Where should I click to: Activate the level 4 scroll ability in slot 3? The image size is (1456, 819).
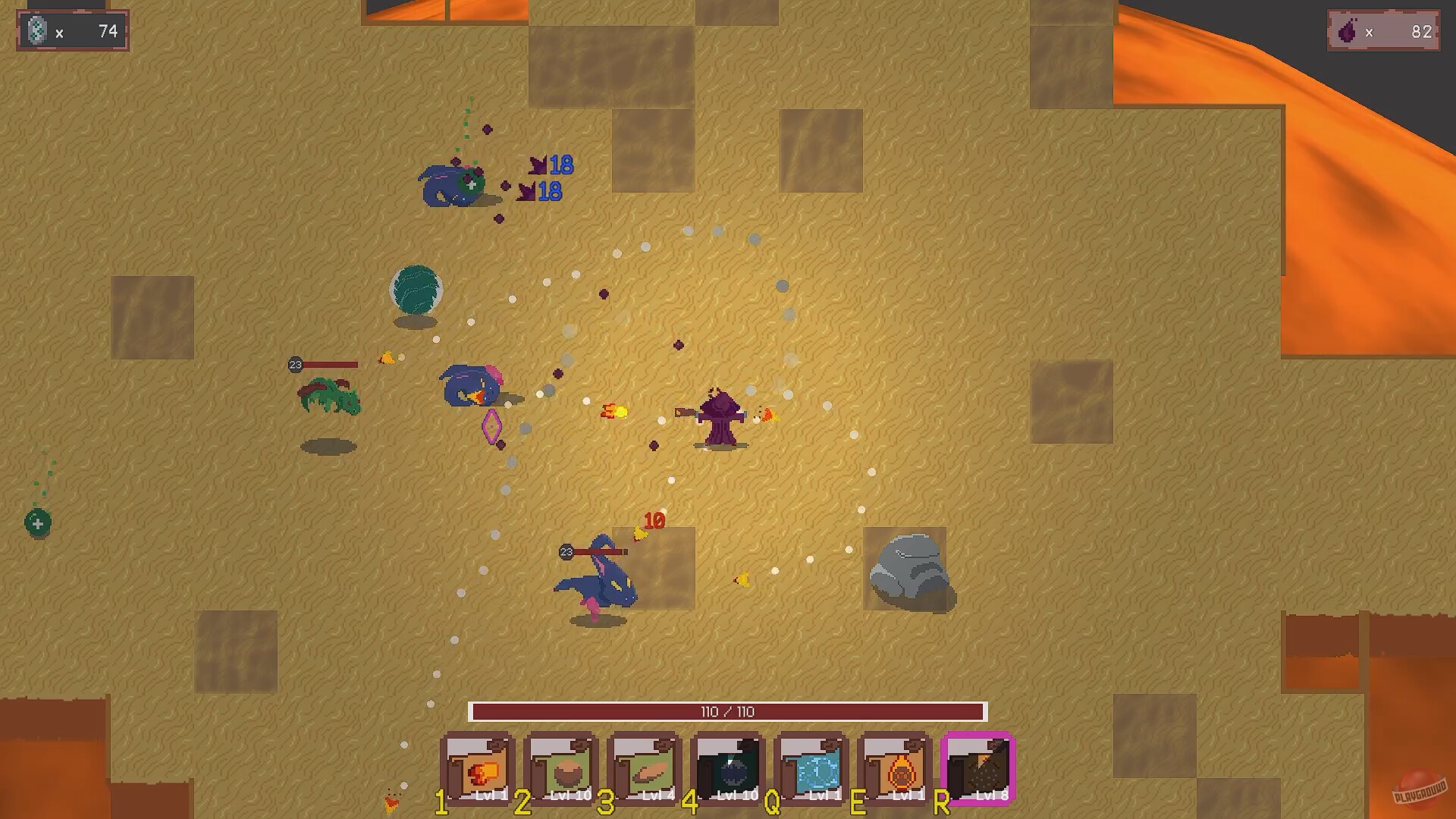[x=645, y=768]
